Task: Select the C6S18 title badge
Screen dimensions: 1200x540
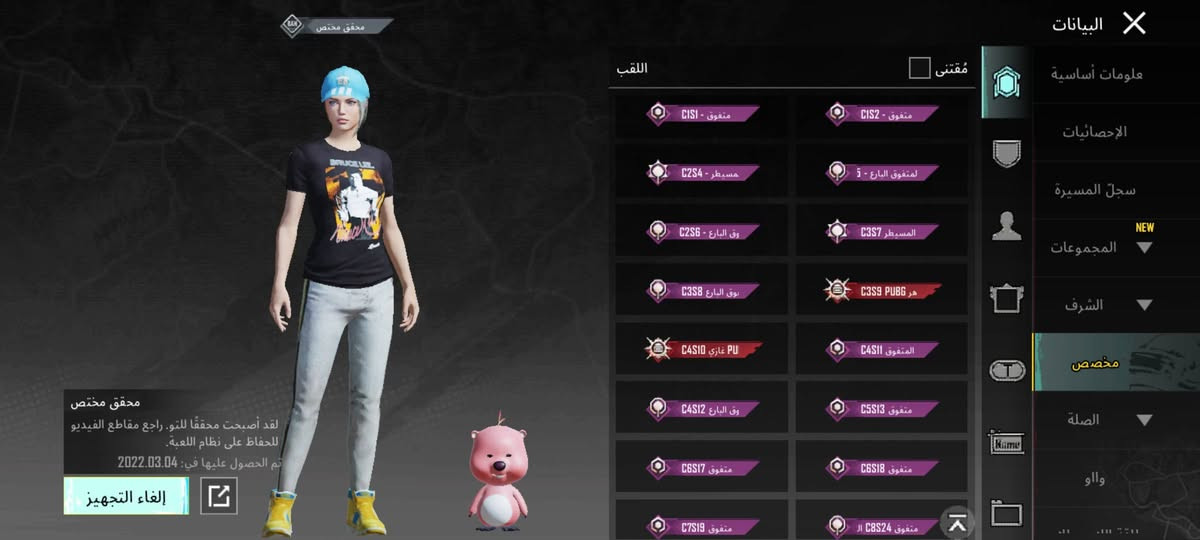Action: click(882, 467)
